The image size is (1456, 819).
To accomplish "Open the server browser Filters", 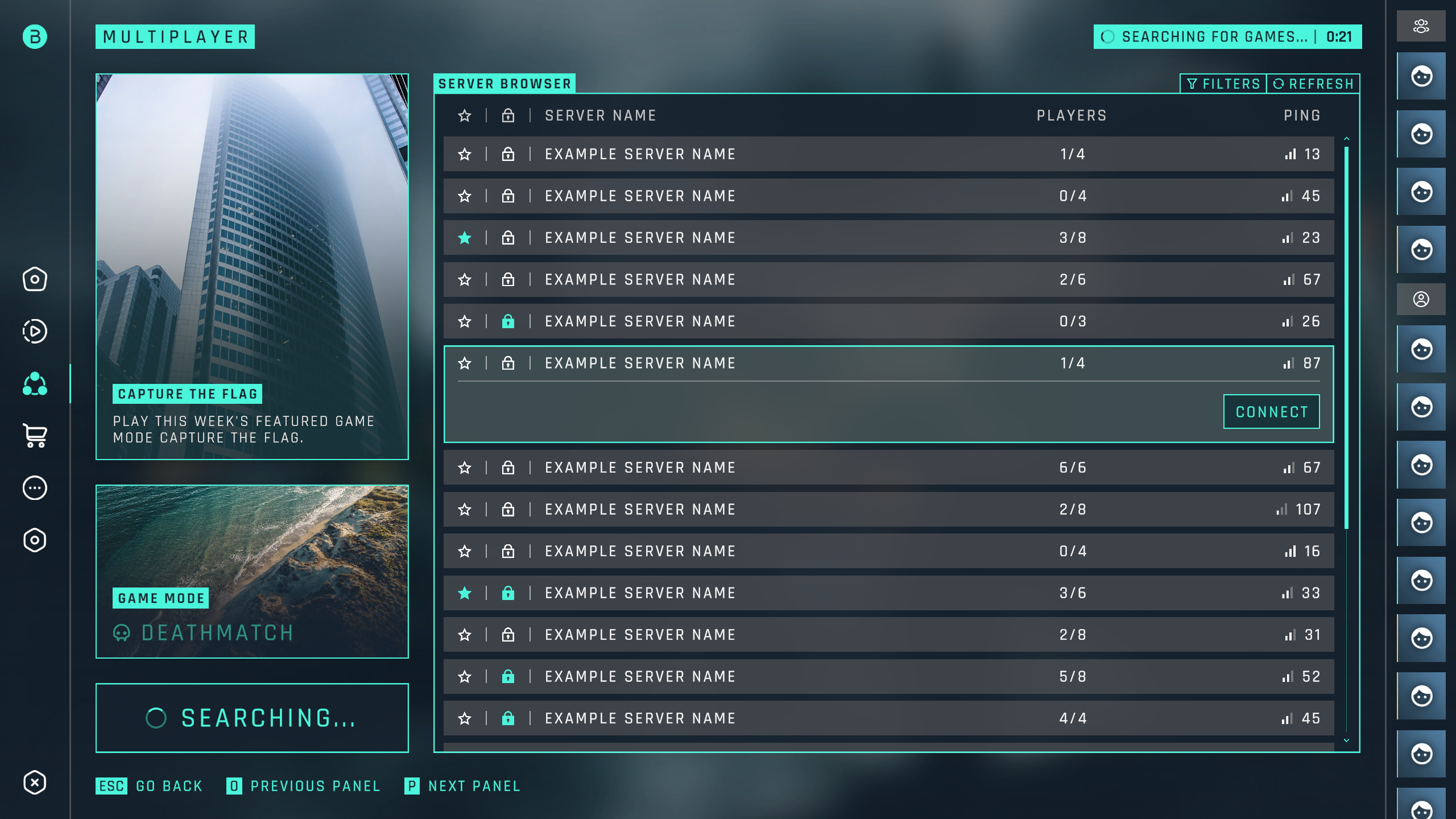I will point(1223,84).
